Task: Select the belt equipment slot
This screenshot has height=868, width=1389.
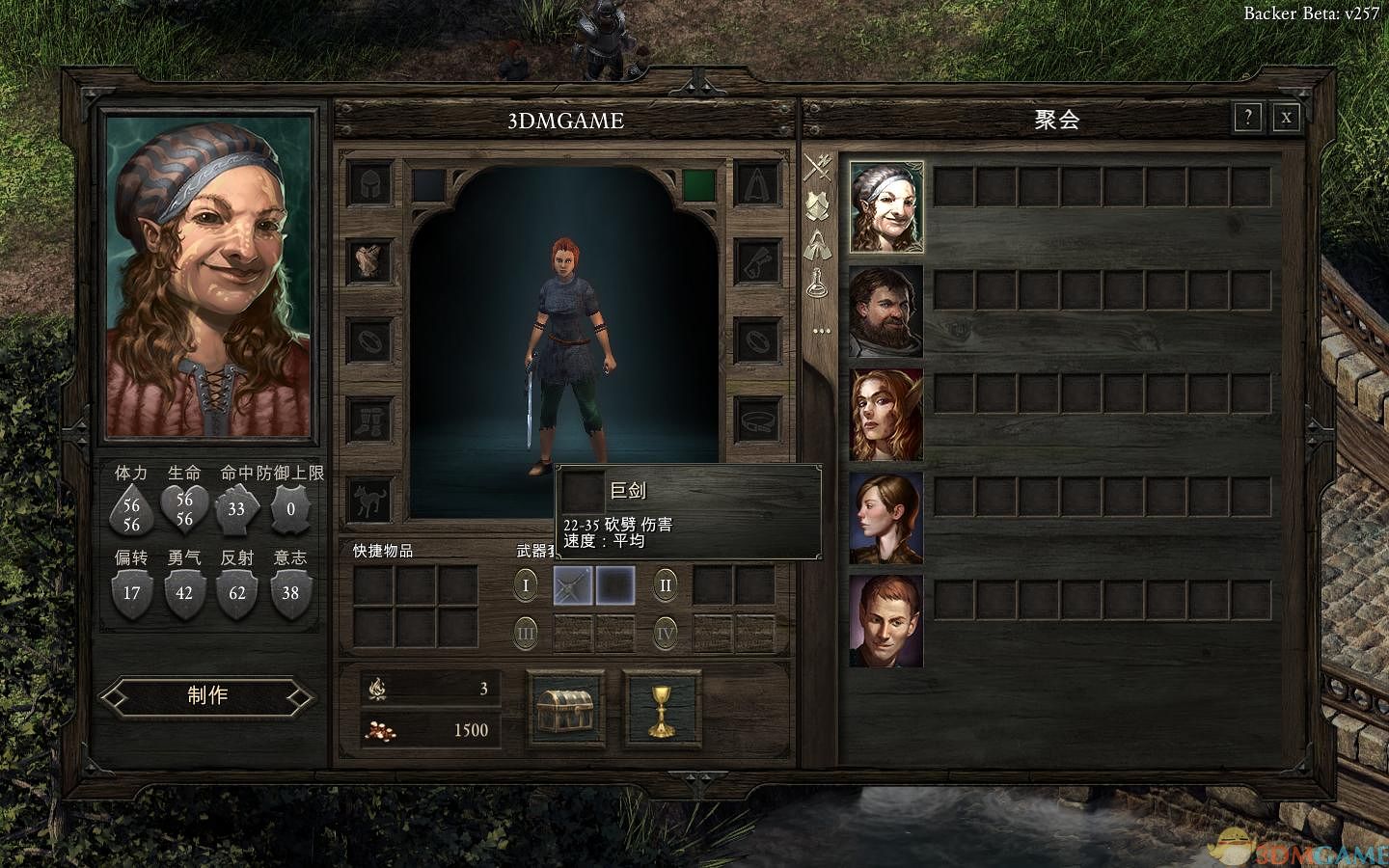Action: point(759,420)
